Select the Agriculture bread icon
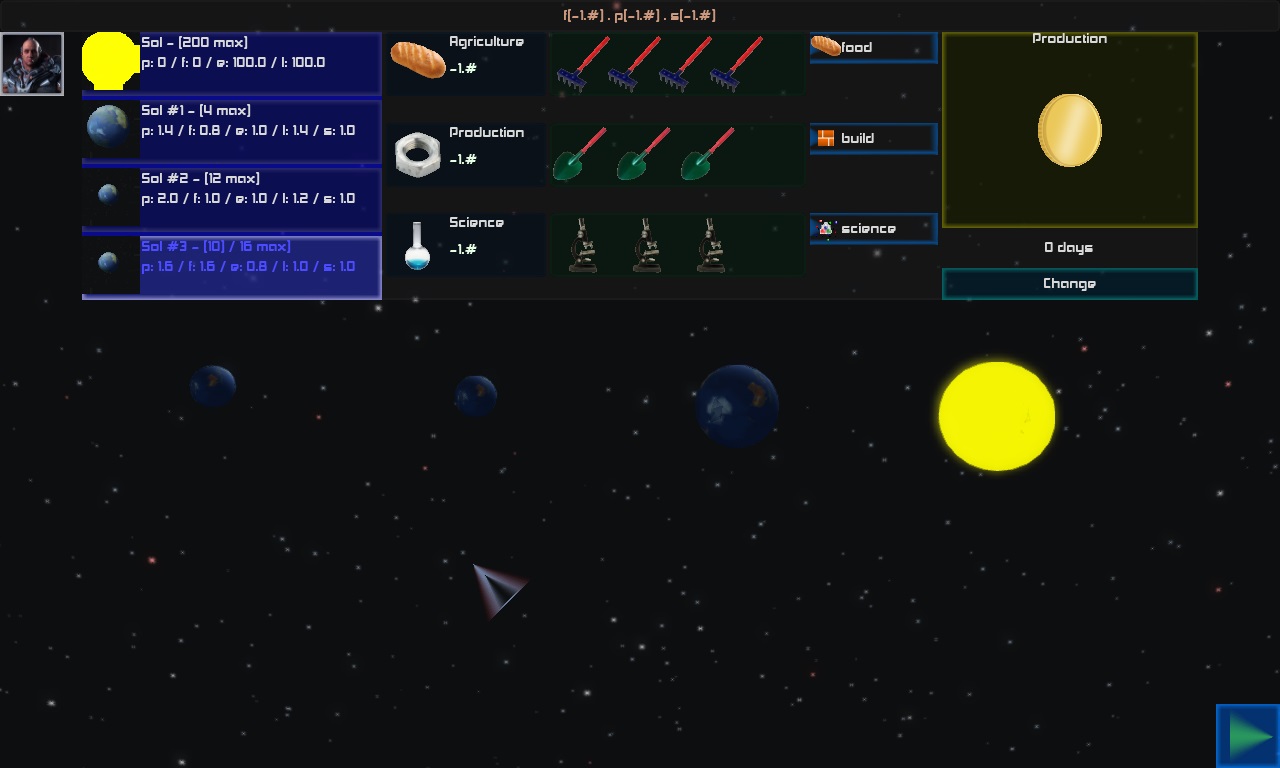1280x768 pixels. (x=417, y=60)
